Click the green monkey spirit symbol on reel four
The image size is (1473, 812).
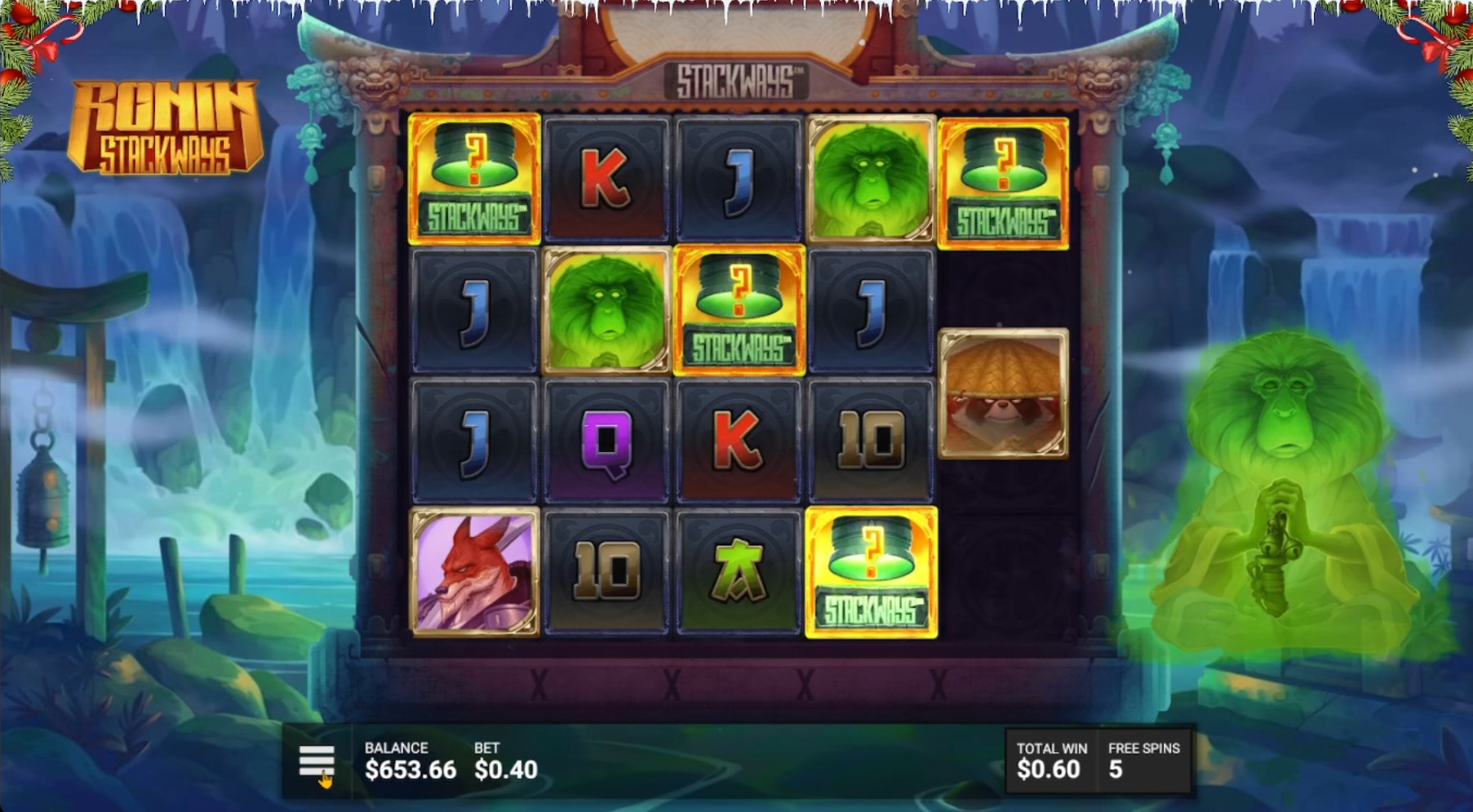pos(872,180)
